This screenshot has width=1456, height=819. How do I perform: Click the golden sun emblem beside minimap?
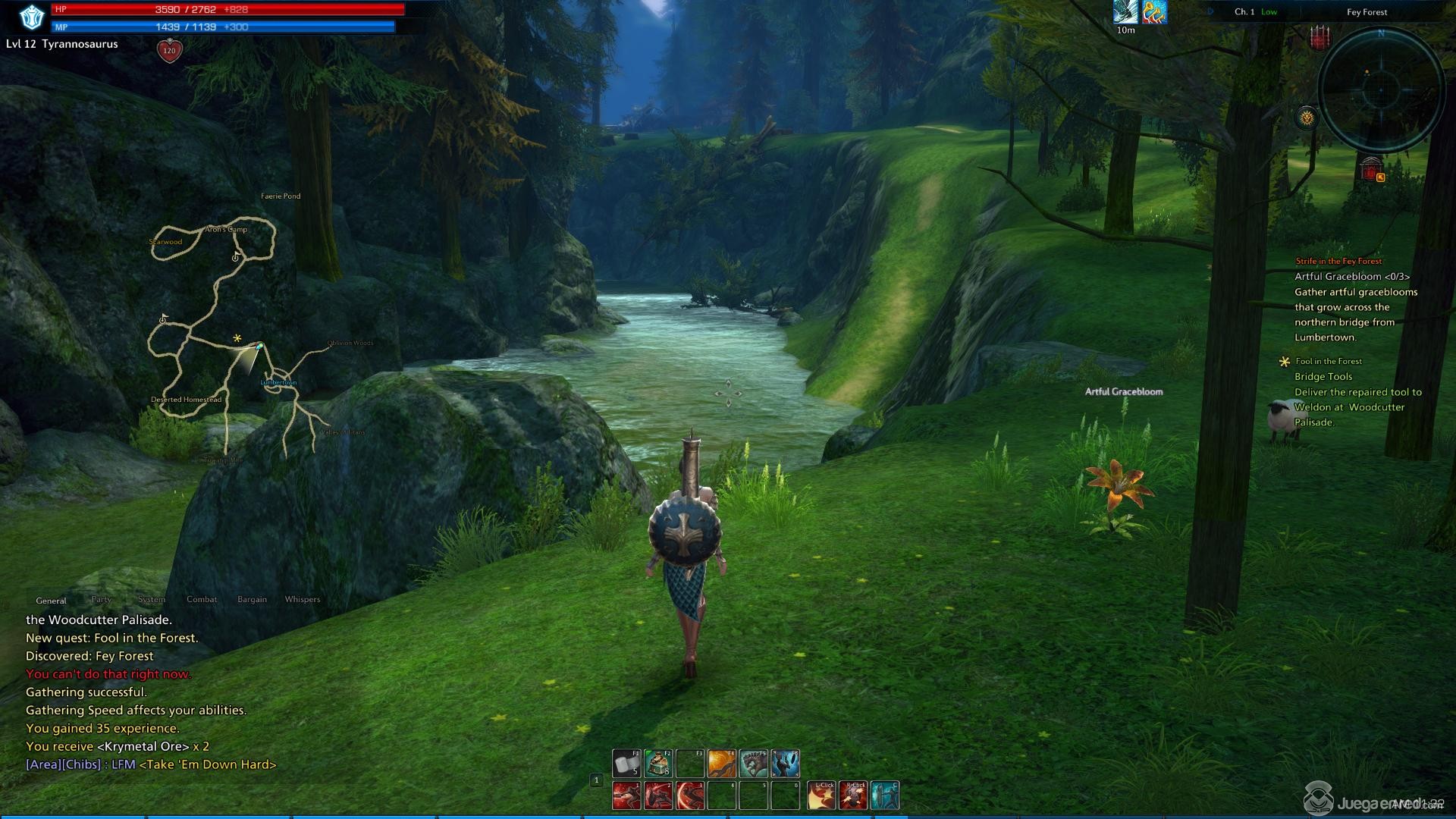pos(1307,118)
